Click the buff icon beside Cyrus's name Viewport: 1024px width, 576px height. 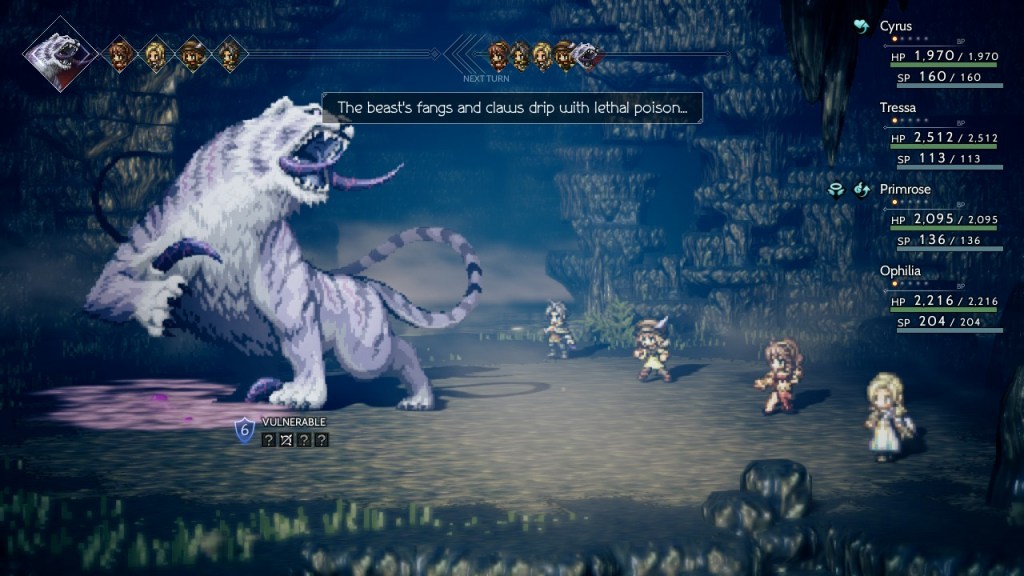861,27
